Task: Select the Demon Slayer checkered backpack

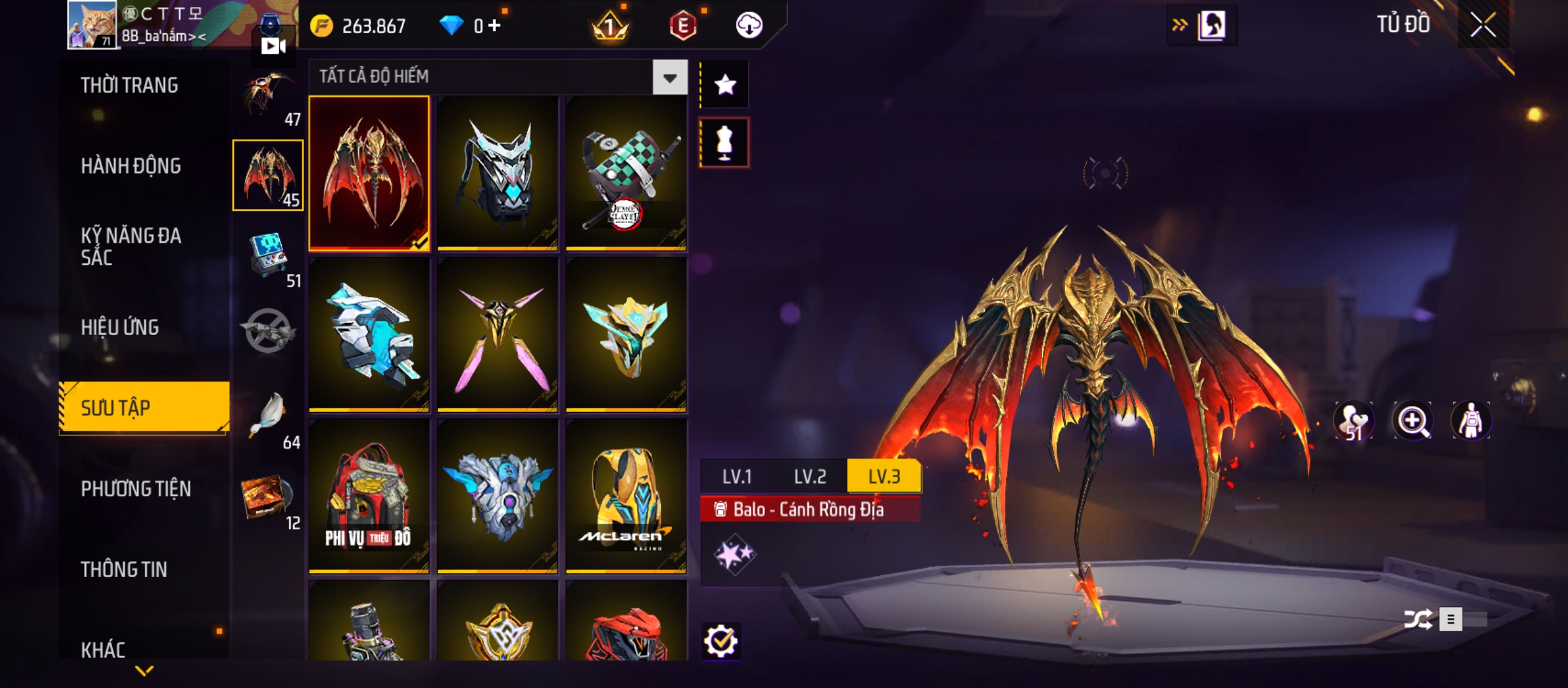Action: [626, 173]
